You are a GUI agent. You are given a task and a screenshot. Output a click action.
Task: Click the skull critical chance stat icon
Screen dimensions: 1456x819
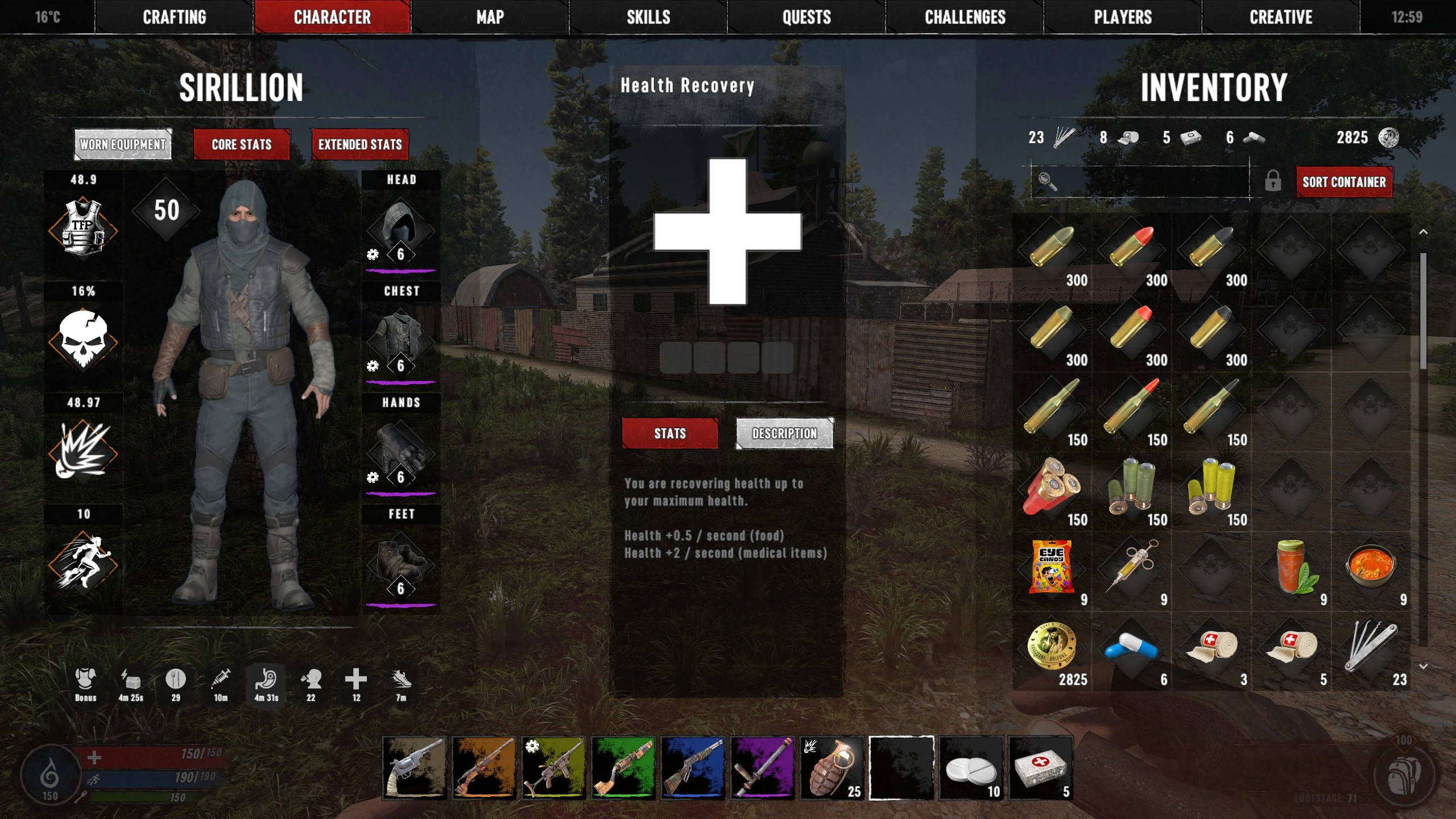[84, 341]
